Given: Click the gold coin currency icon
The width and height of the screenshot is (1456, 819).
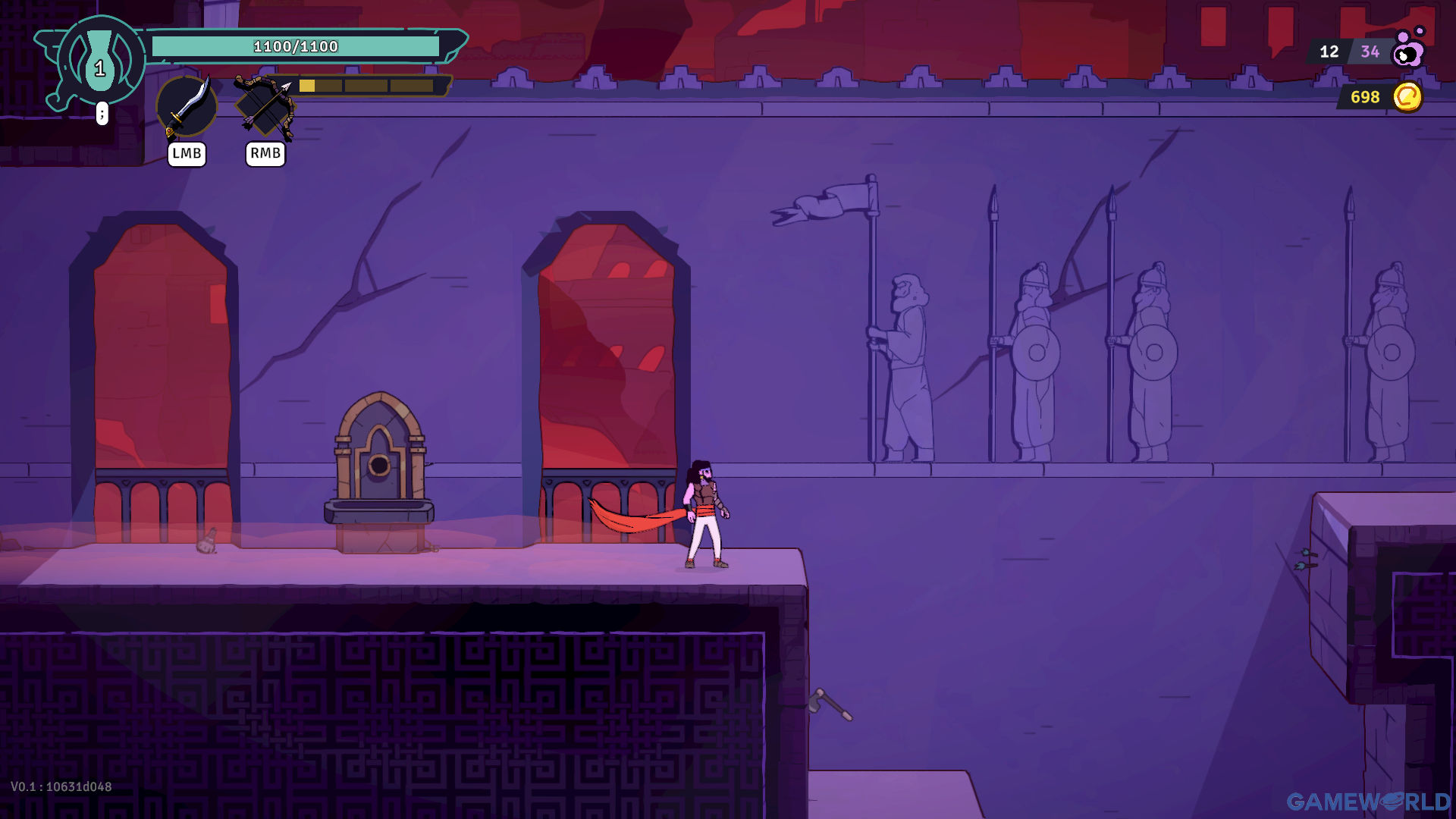Looking at the screenshot, I should point(1407,97).
